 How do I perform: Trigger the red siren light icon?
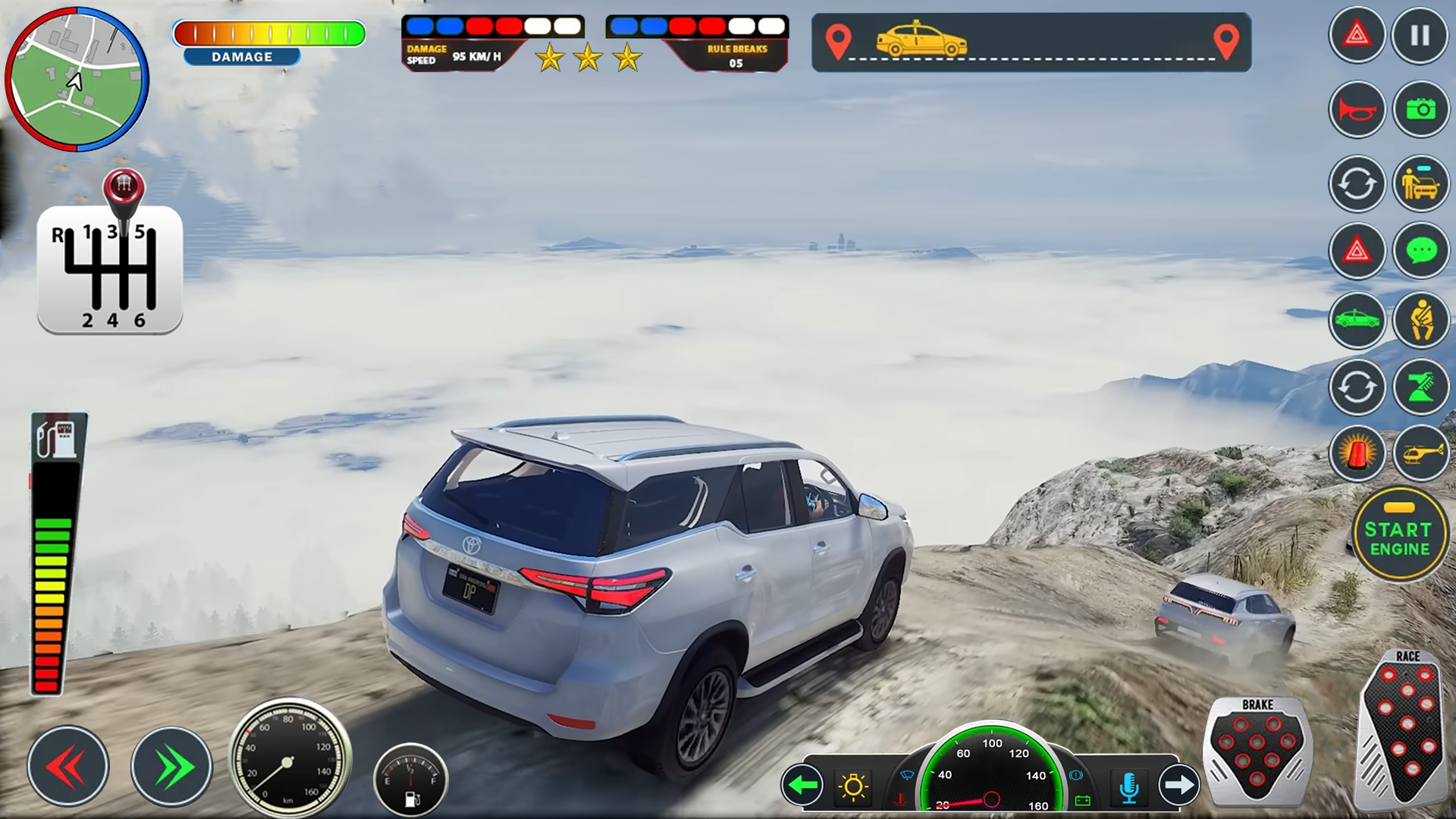point(1357,453)
